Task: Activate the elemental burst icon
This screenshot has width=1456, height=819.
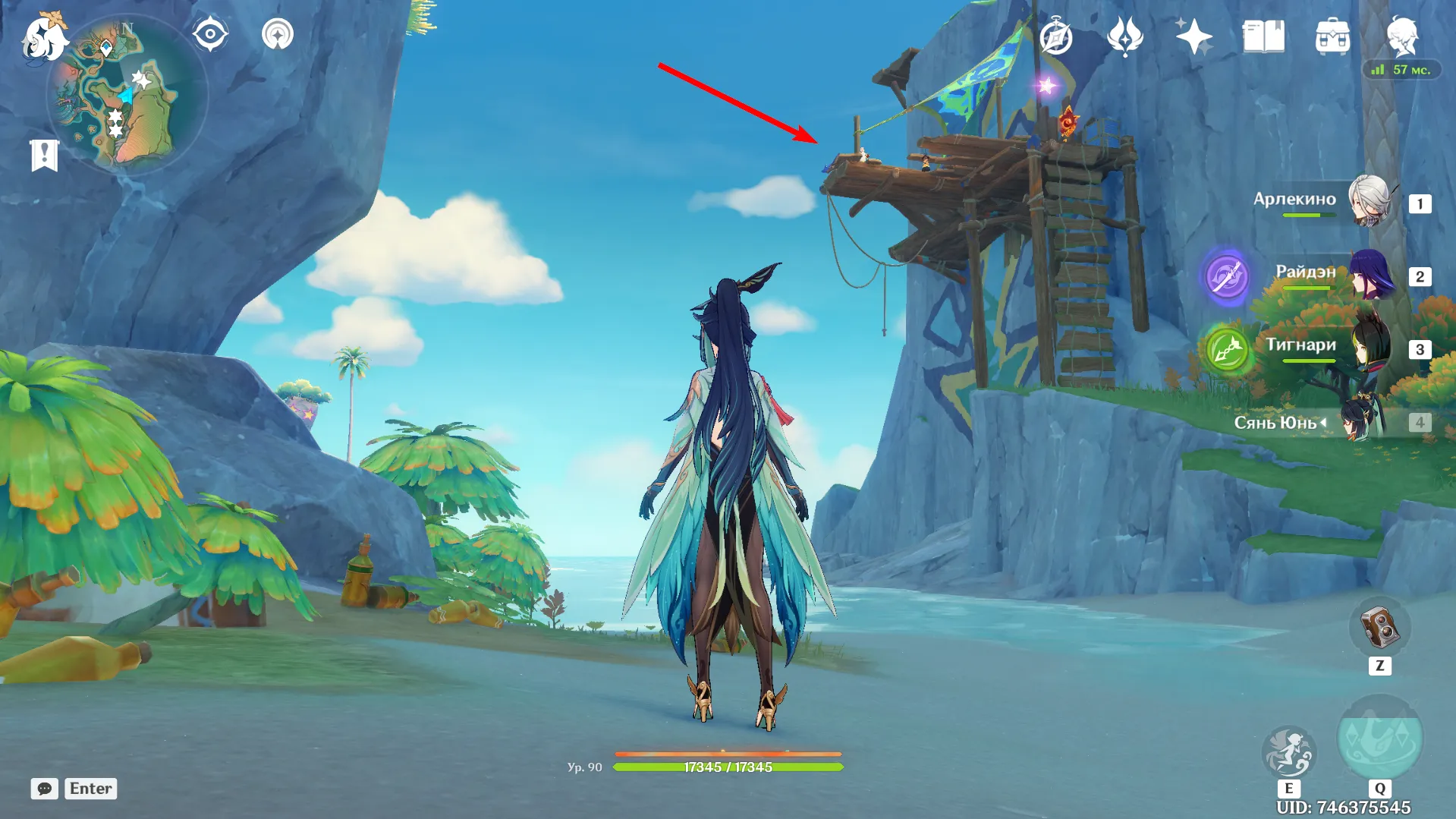Action: (x=1379, y=739)
